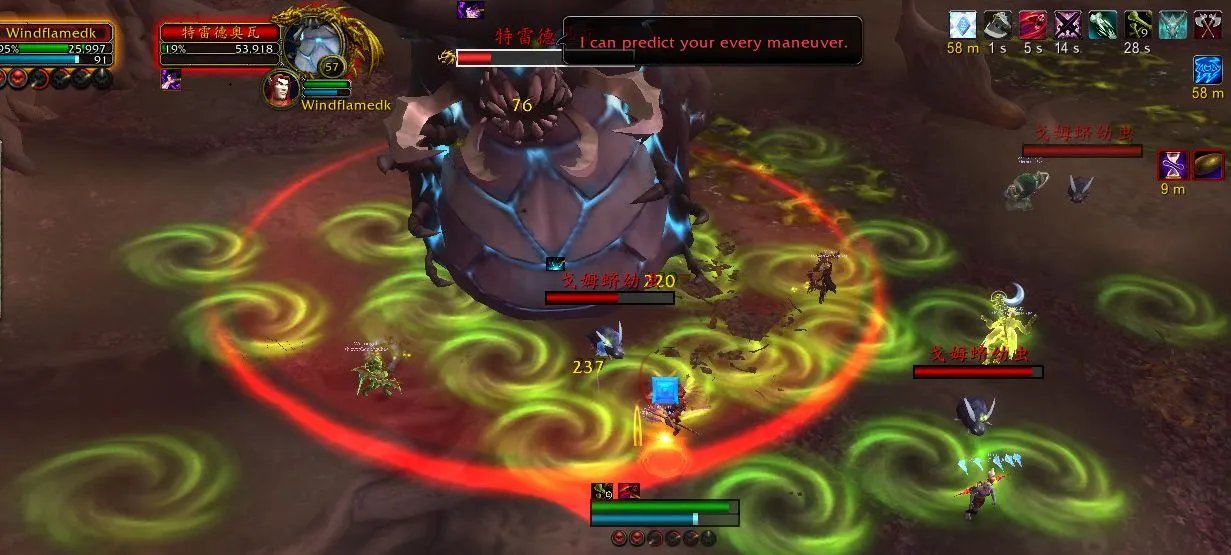Click the teal claw buff icon
The width and height of the screenshot is (1231, 555).
1102,24
